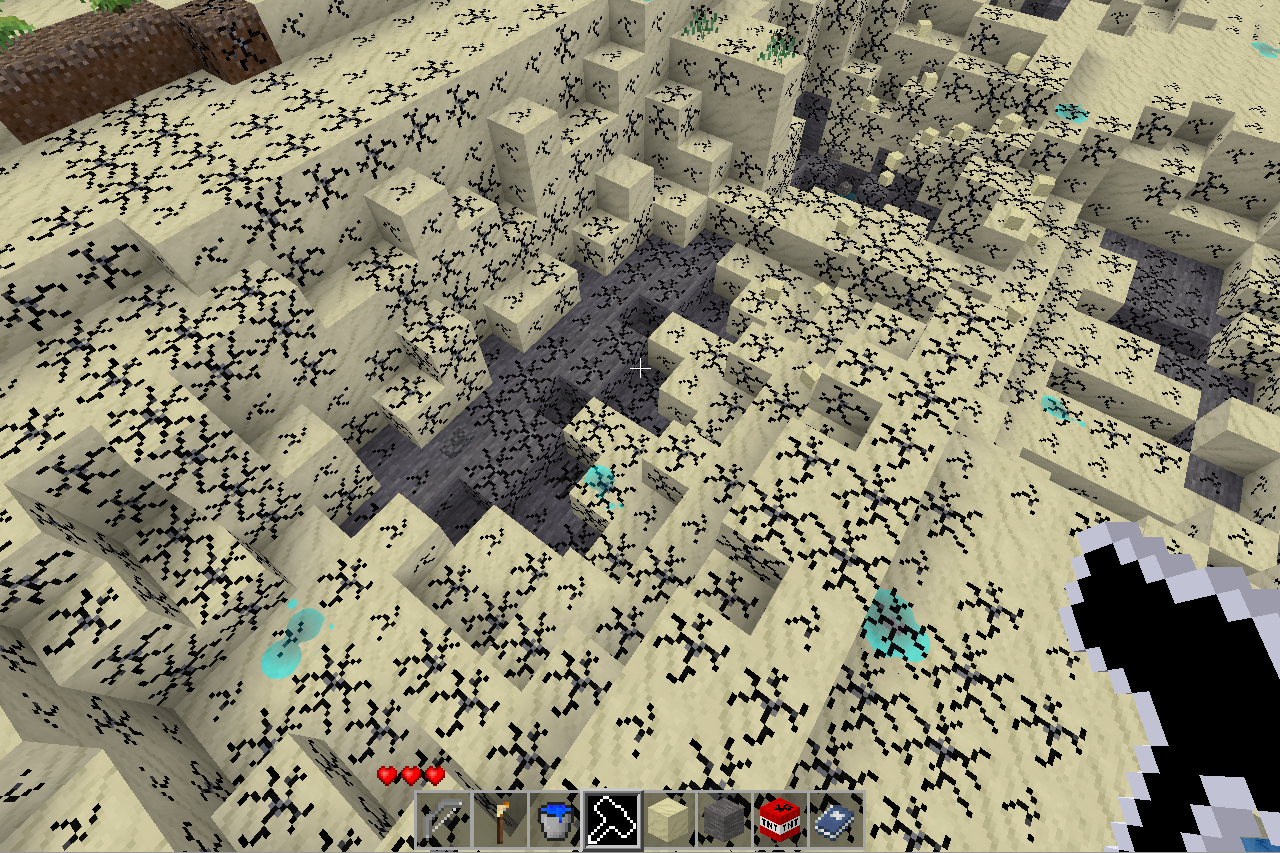This screenshot has width=1280, height=853.
Task: Select the gray stone block slot
Action: point(724,822)
